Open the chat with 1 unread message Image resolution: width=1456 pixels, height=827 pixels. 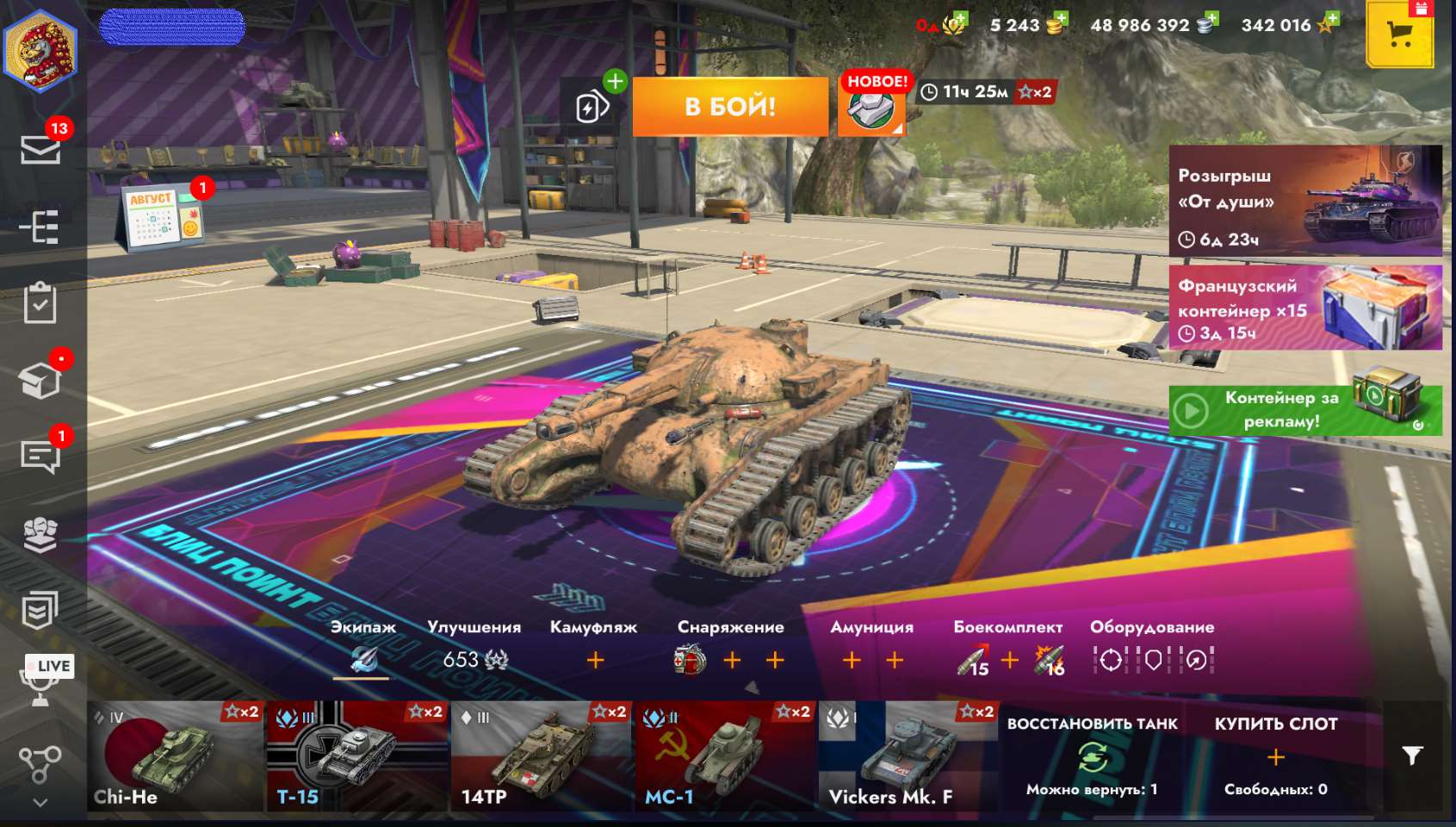coord(40,455)
